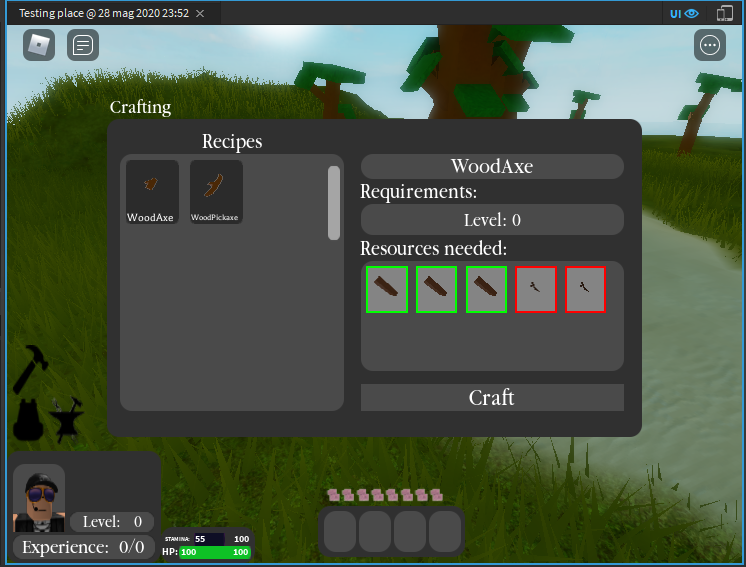
Task: Open the three-dots options menu
Action: (x=710, y=45)
